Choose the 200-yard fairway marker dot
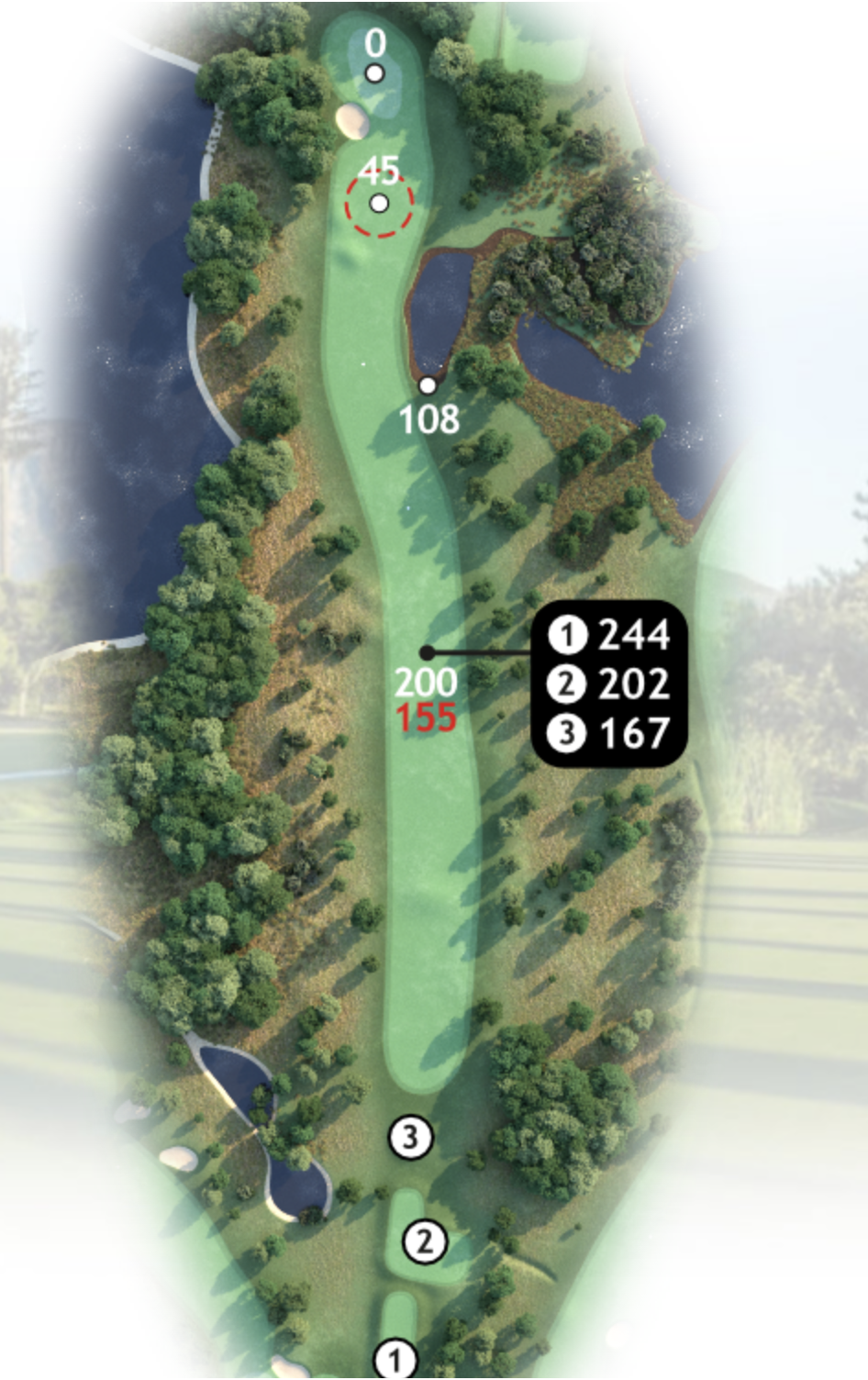Screen dimensions: 868x1380 [427, 652]
